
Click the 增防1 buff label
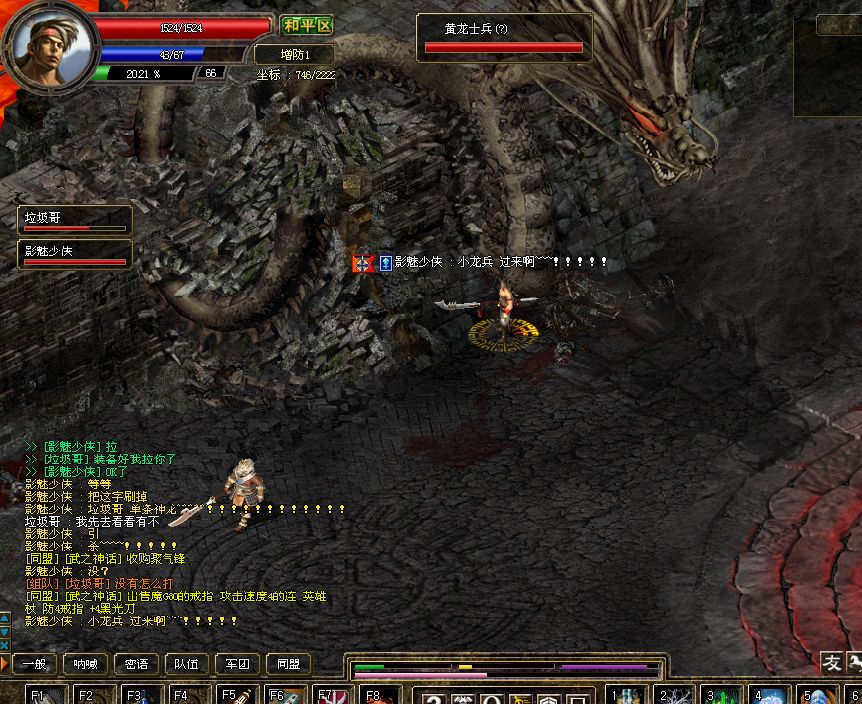(x=294, y=54)
